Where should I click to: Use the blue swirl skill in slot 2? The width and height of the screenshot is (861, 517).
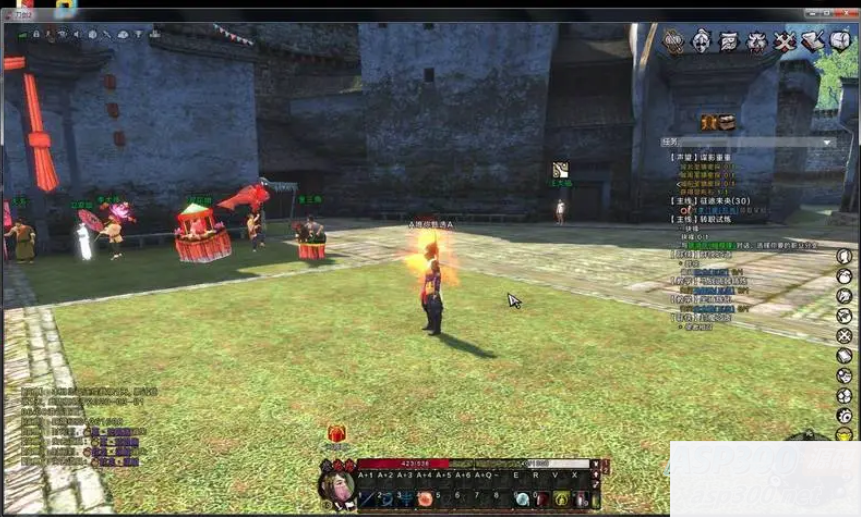pyautogui.click(x=386, y=499)
